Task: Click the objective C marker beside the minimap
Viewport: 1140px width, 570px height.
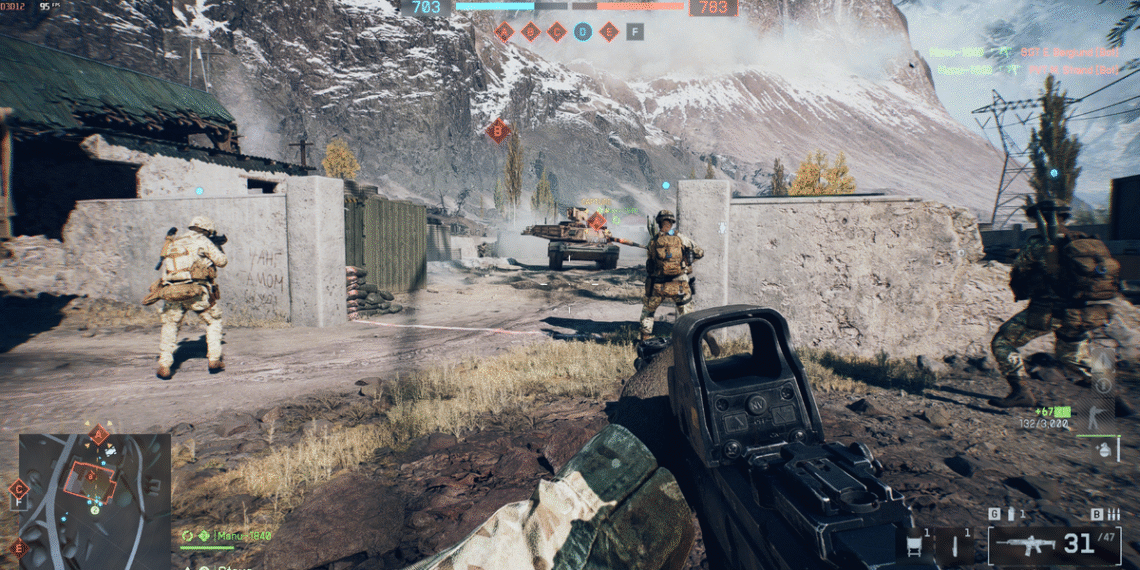Action: click(x=17, y=489)
